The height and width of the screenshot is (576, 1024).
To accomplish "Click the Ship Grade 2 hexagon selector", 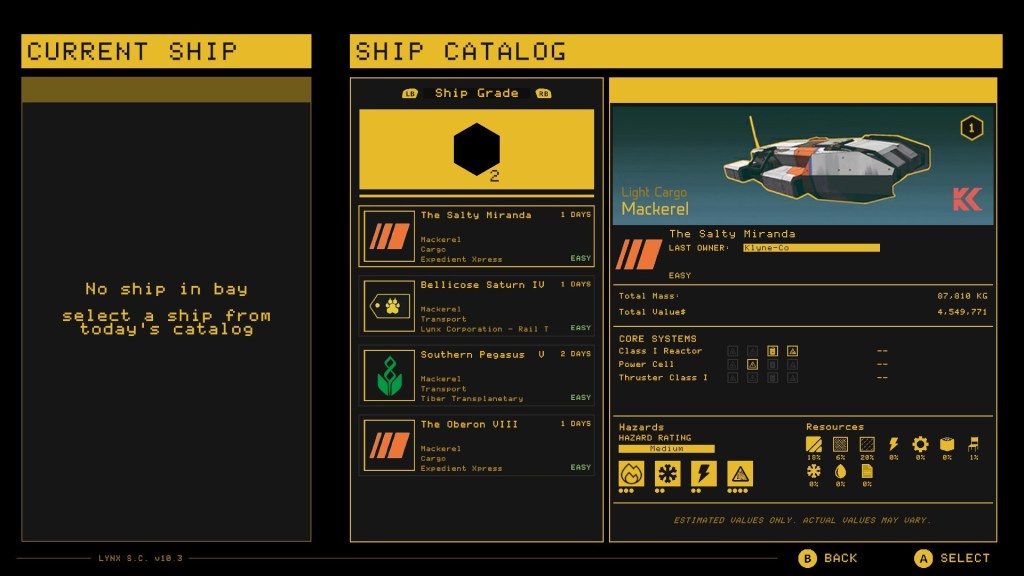I will [x=476, y=149].
